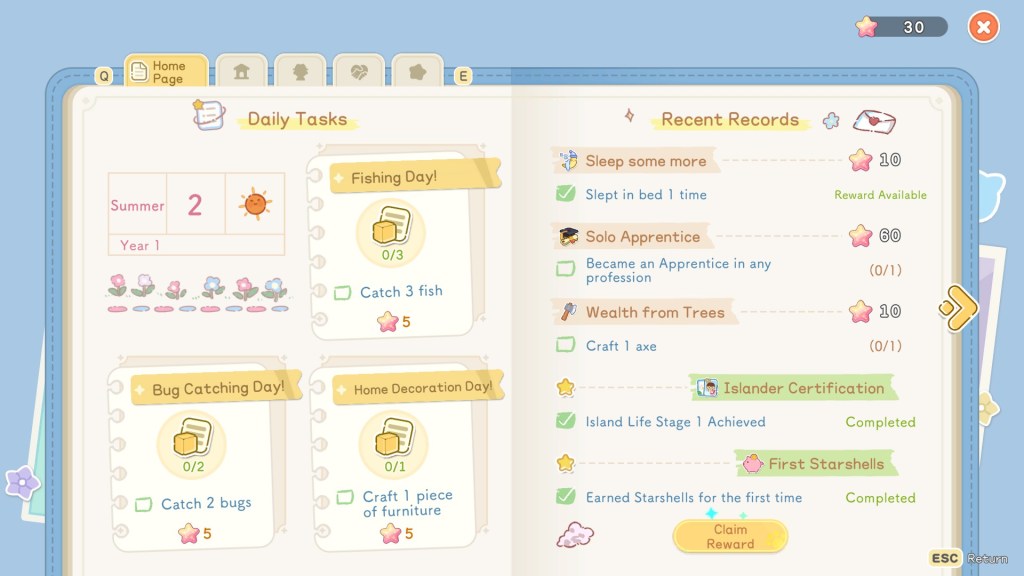View the Islander Certification record
The height and width of the screenshot is (576, 1024).
click(x=803, y=388)
